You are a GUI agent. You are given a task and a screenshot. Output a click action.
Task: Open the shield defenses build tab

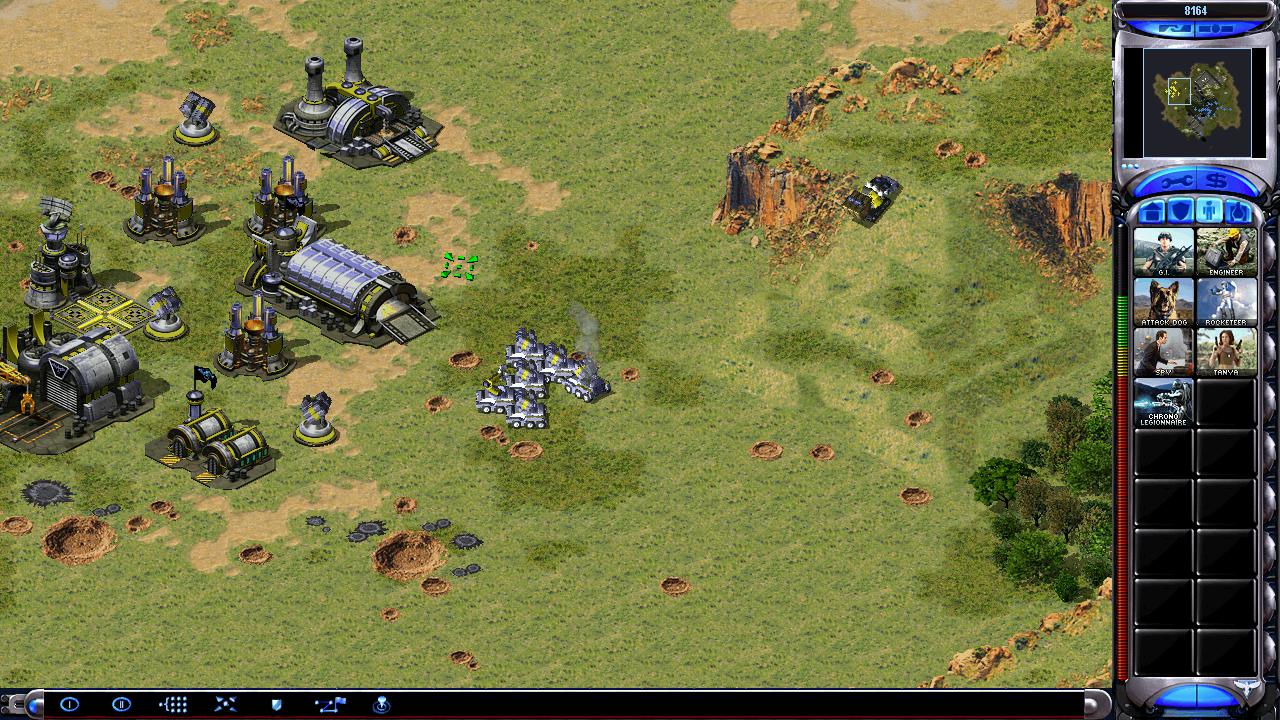click(1180, 211)
